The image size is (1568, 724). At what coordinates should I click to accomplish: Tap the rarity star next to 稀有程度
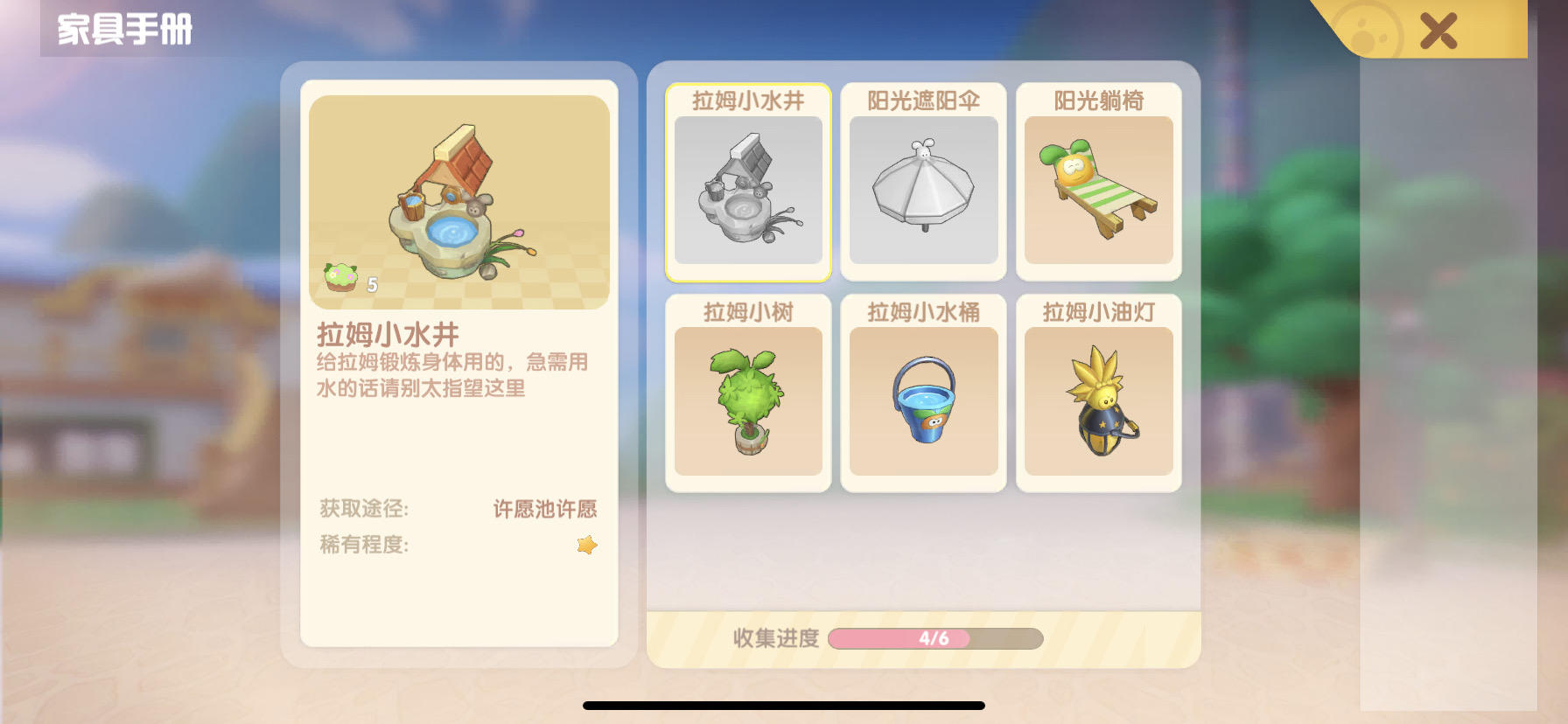[x=587, y=546]
